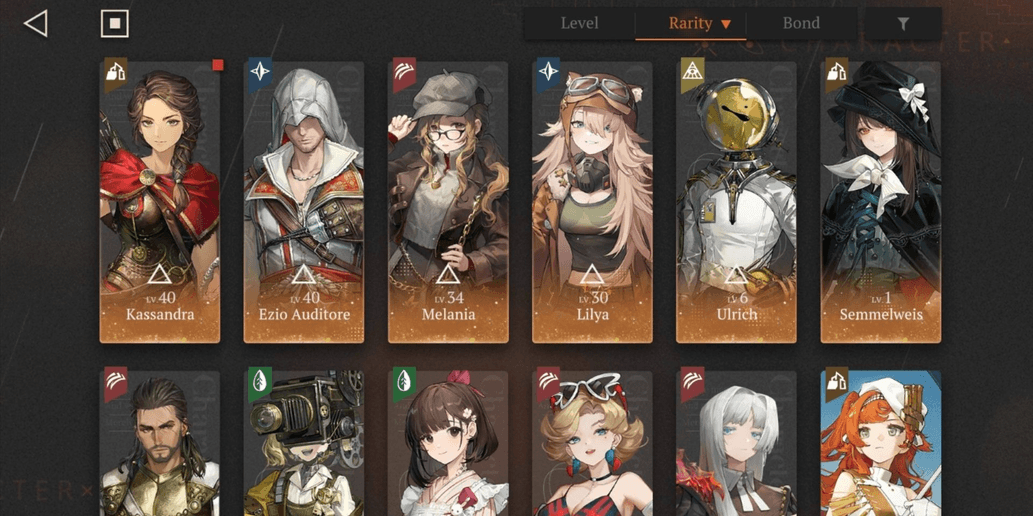
Task: Tap the square home button
Action: pyautogui.click(x=115, y=24)
